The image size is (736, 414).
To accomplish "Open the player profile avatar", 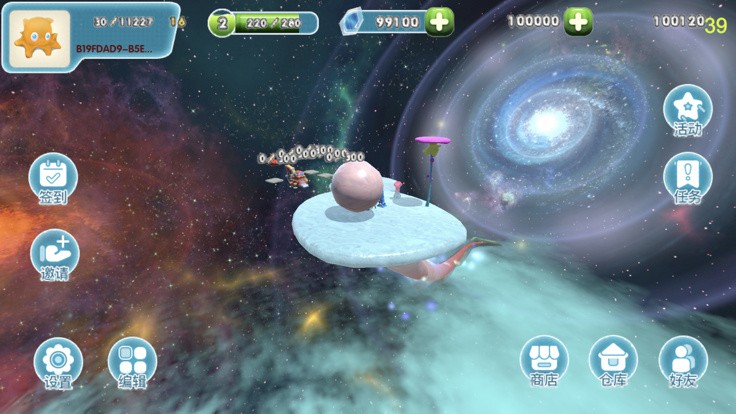I will (41, 37).
